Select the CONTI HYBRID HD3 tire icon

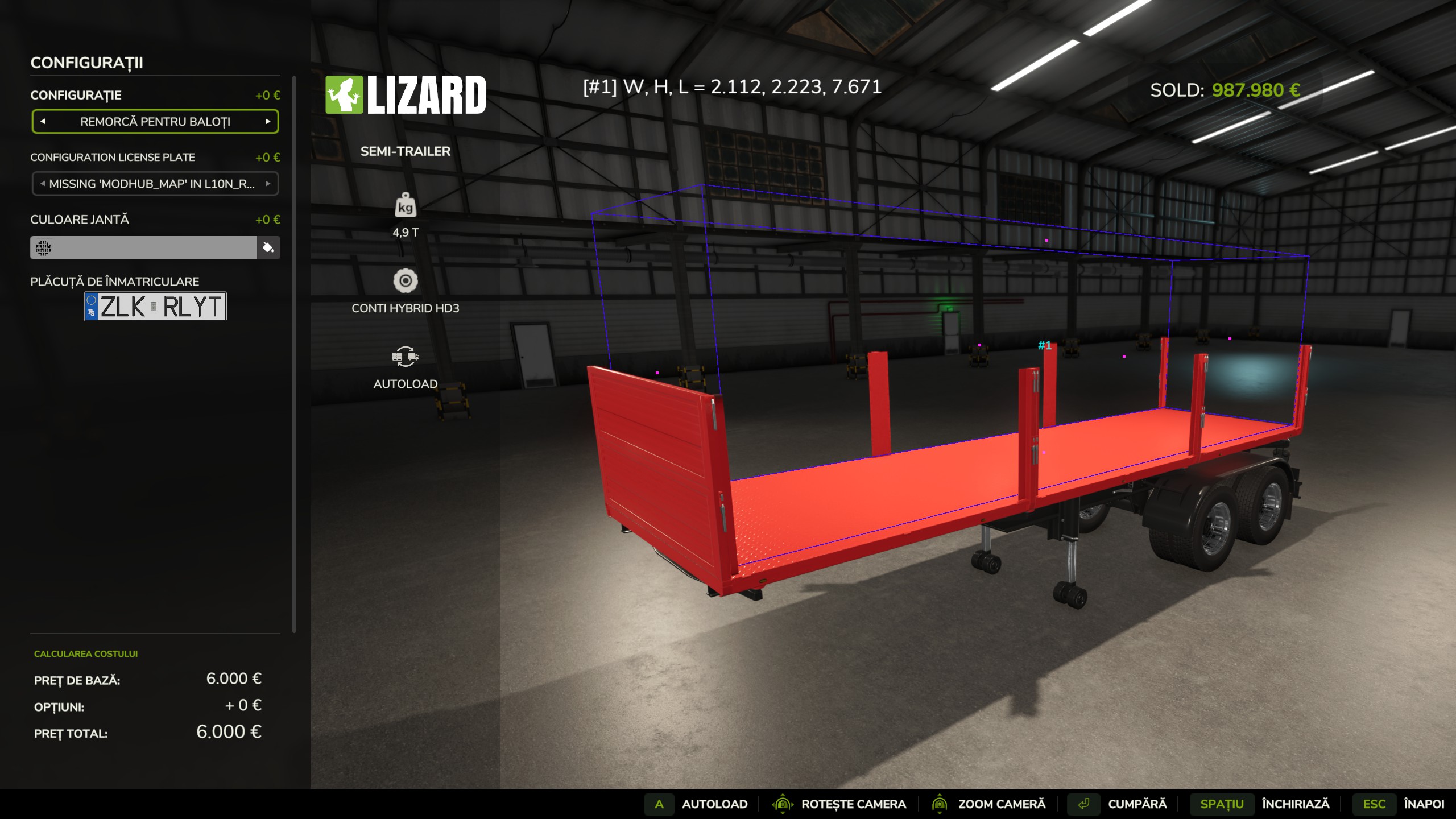point(406,281)
